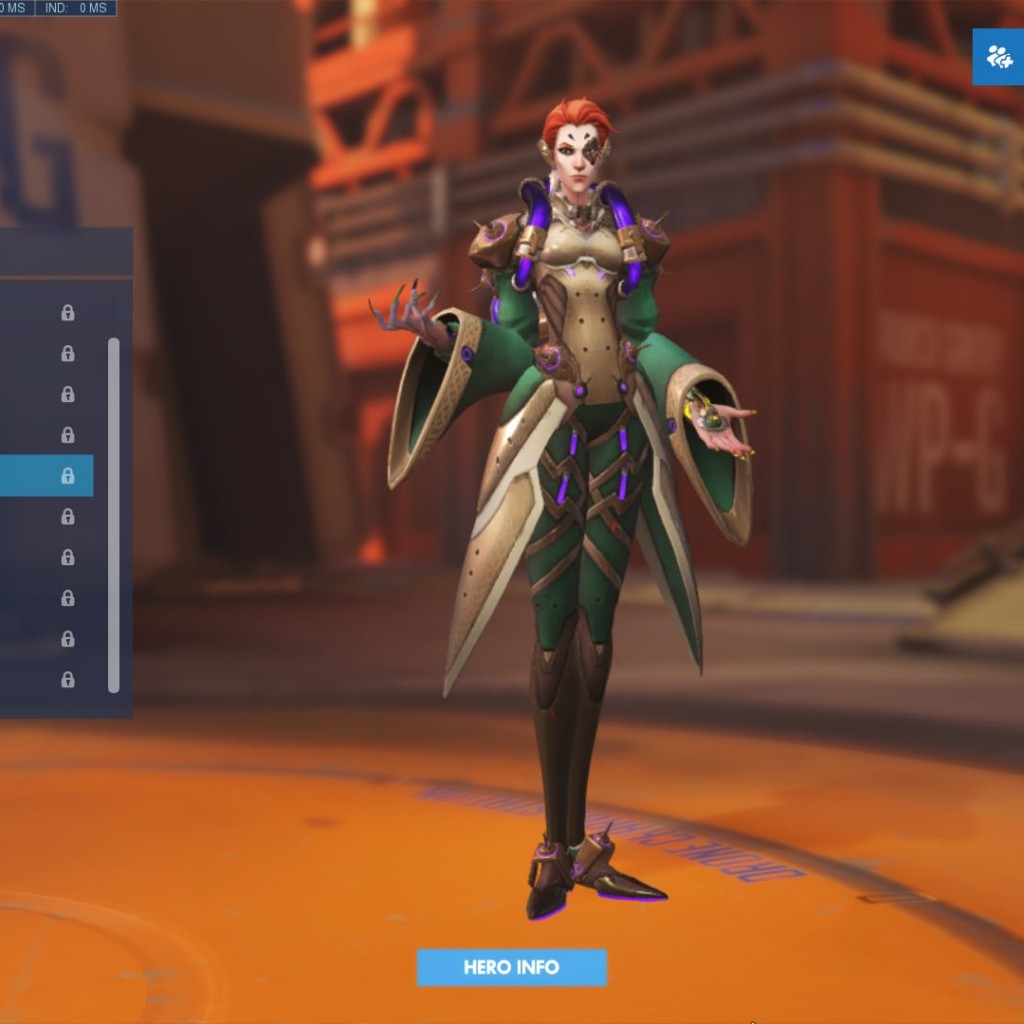Select the highlighted locked skin row

[46, 476]
